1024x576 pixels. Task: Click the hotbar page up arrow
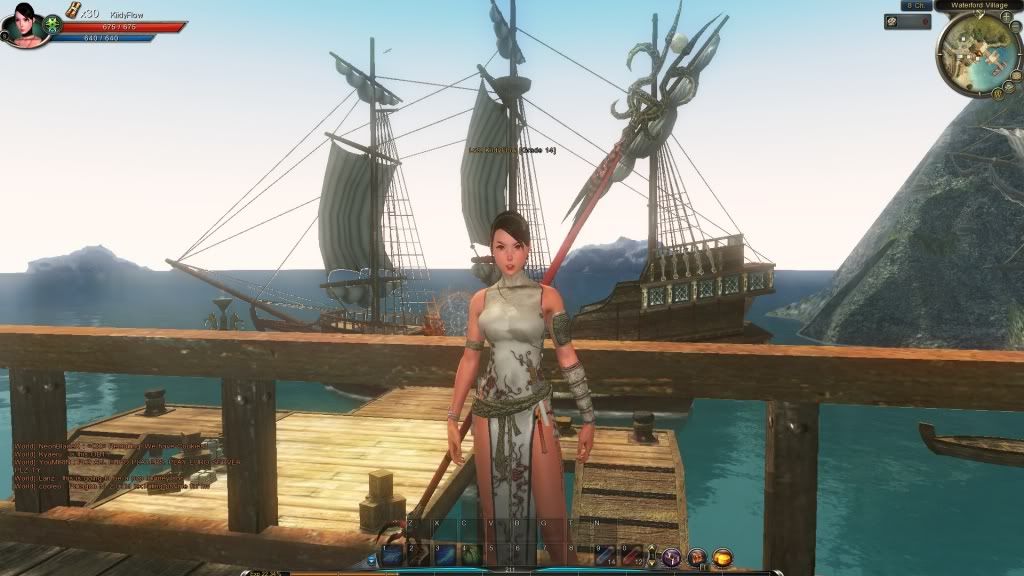point(651,548)
